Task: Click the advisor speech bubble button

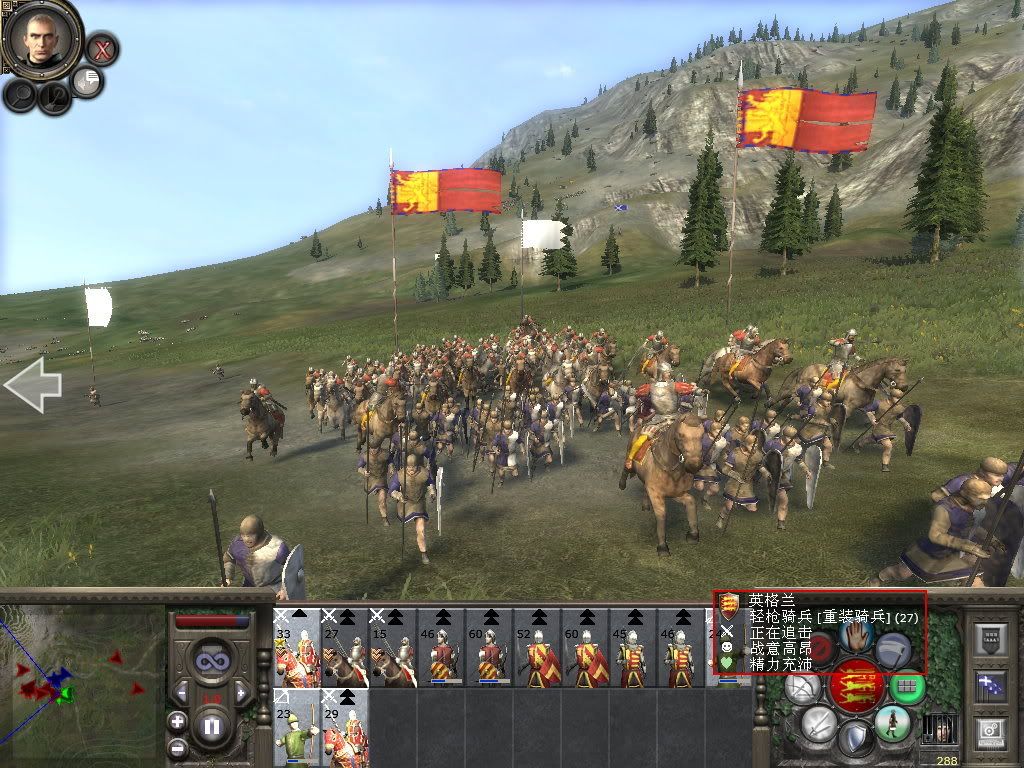Action: pos(88,81)
